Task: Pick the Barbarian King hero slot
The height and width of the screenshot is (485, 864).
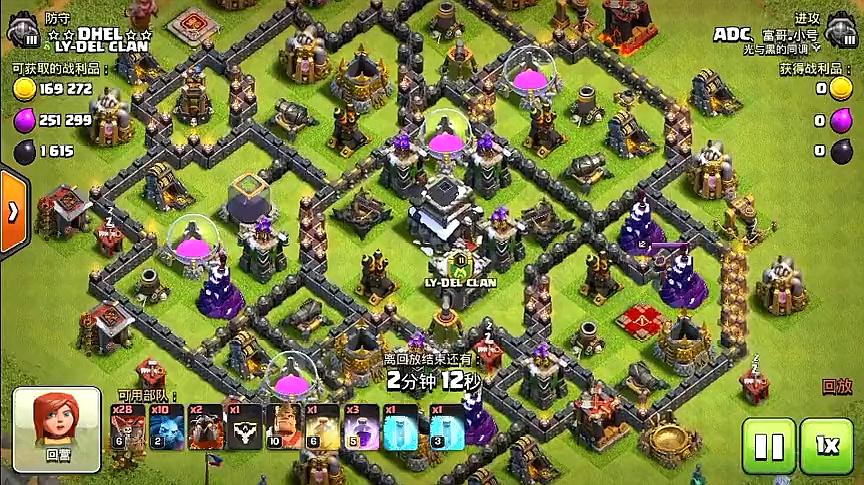Action: click(281, 427)
